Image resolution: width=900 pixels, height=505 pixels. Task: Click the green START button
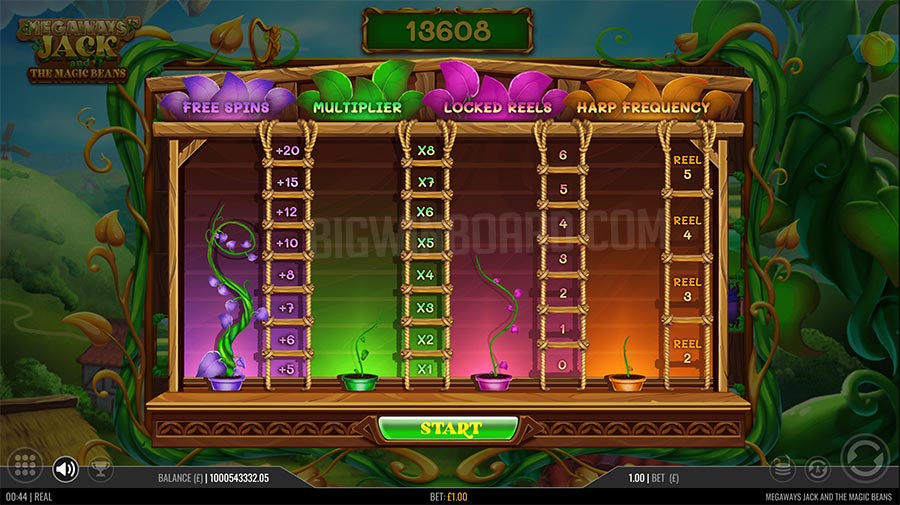(450, 428)
